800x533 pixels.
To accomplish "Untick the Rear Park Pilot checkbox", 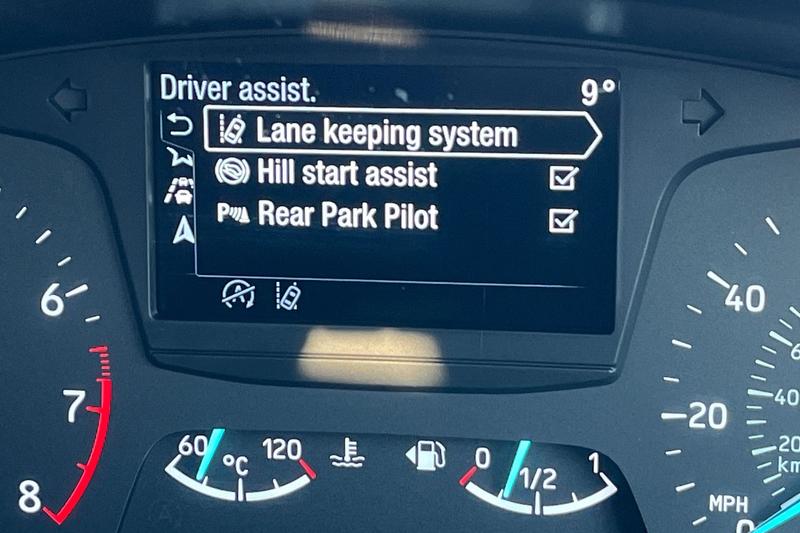I will tap(564, 220).
